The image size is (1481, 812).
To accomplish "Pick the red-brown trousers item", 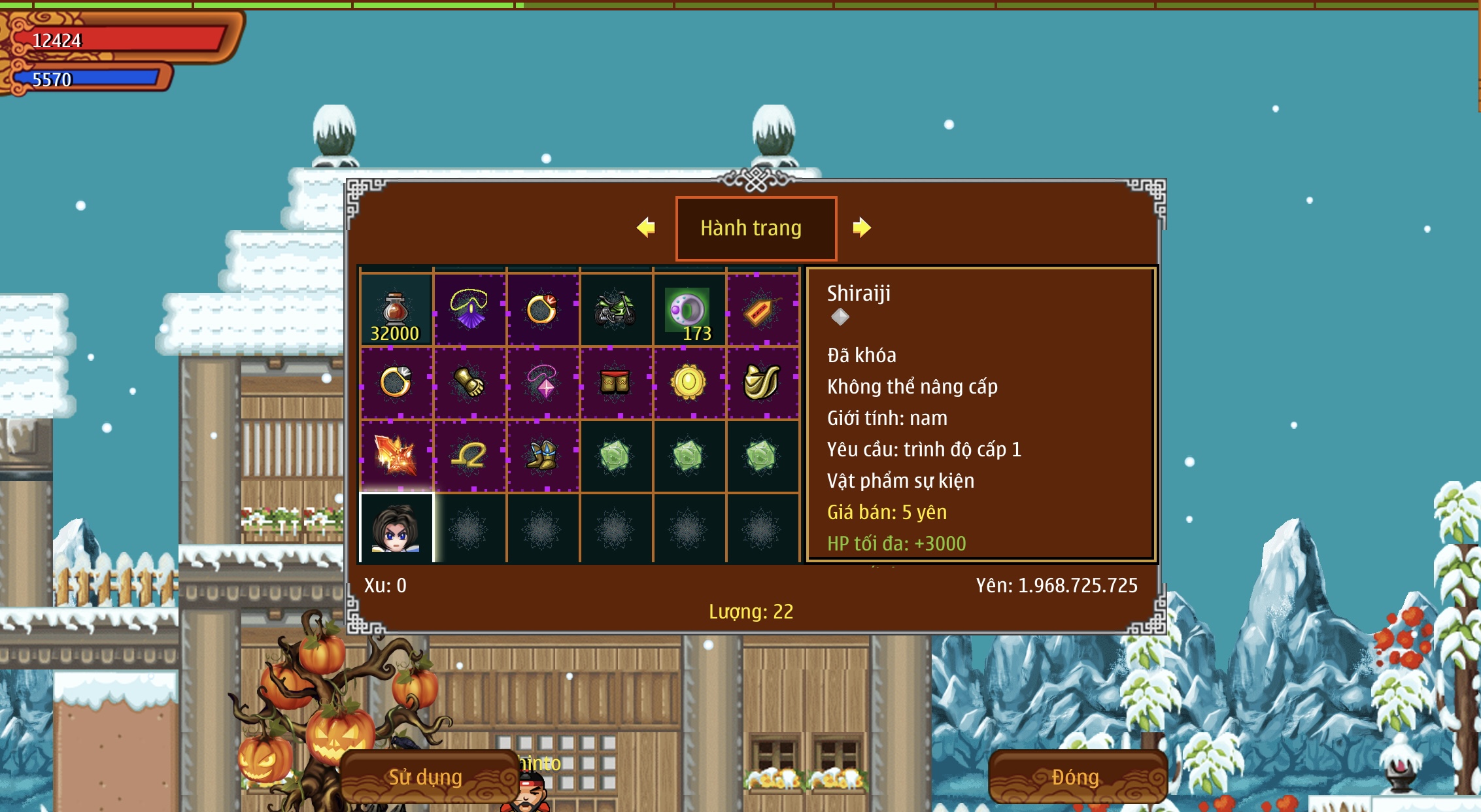I will coord(615,382).
